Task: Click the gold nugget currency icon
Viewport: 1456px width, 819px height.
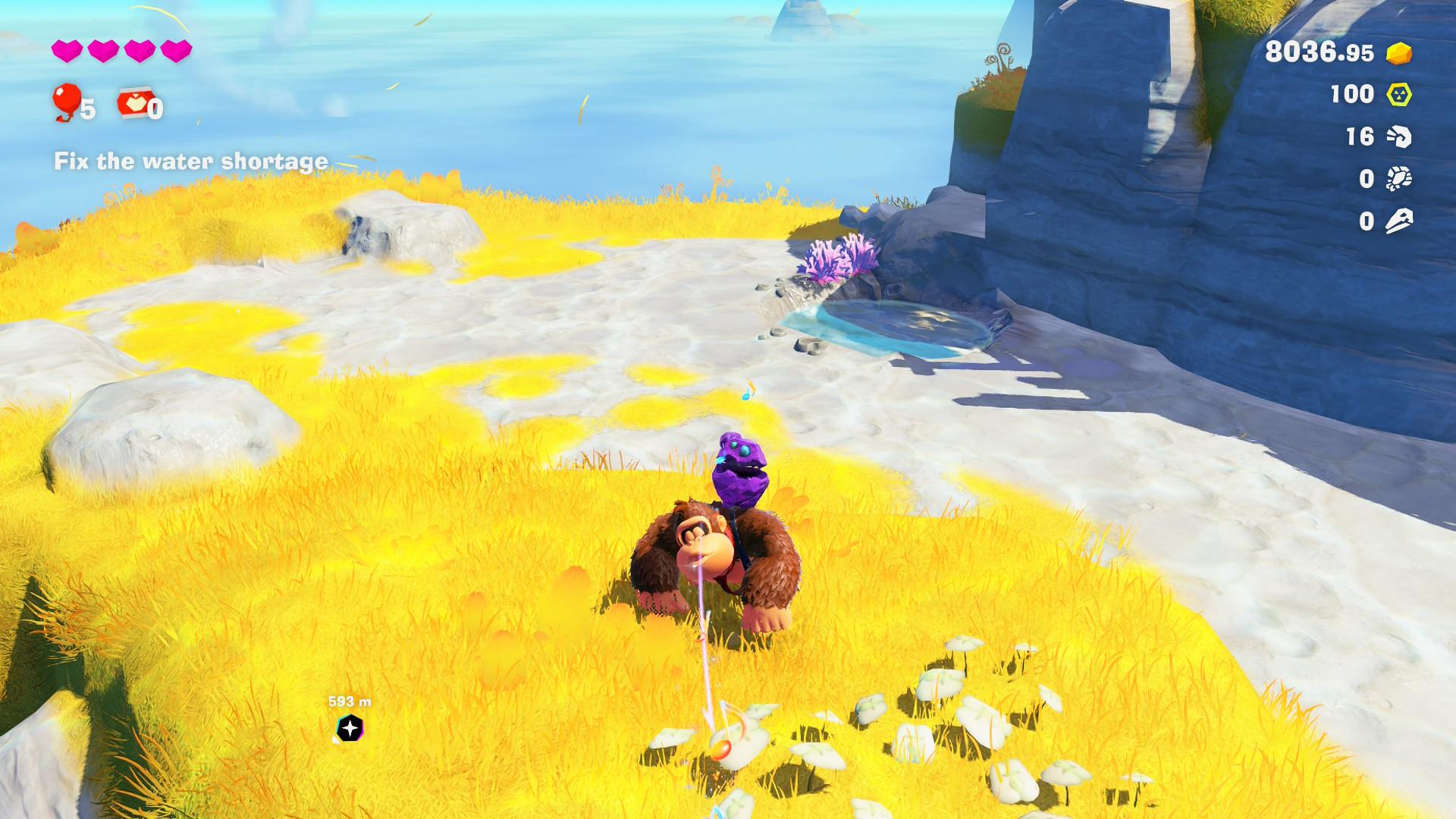Action: 1399,52
